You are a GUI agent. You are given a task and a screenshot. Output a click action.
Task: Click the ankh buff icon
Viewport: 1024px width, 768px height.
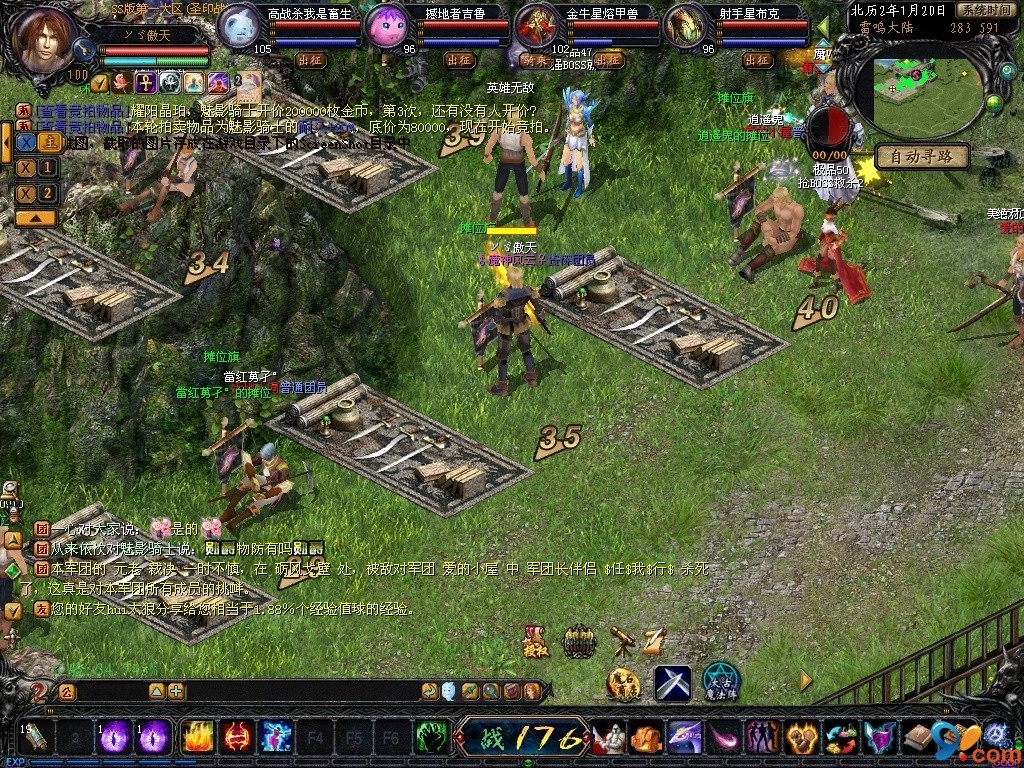click(146, 82)
